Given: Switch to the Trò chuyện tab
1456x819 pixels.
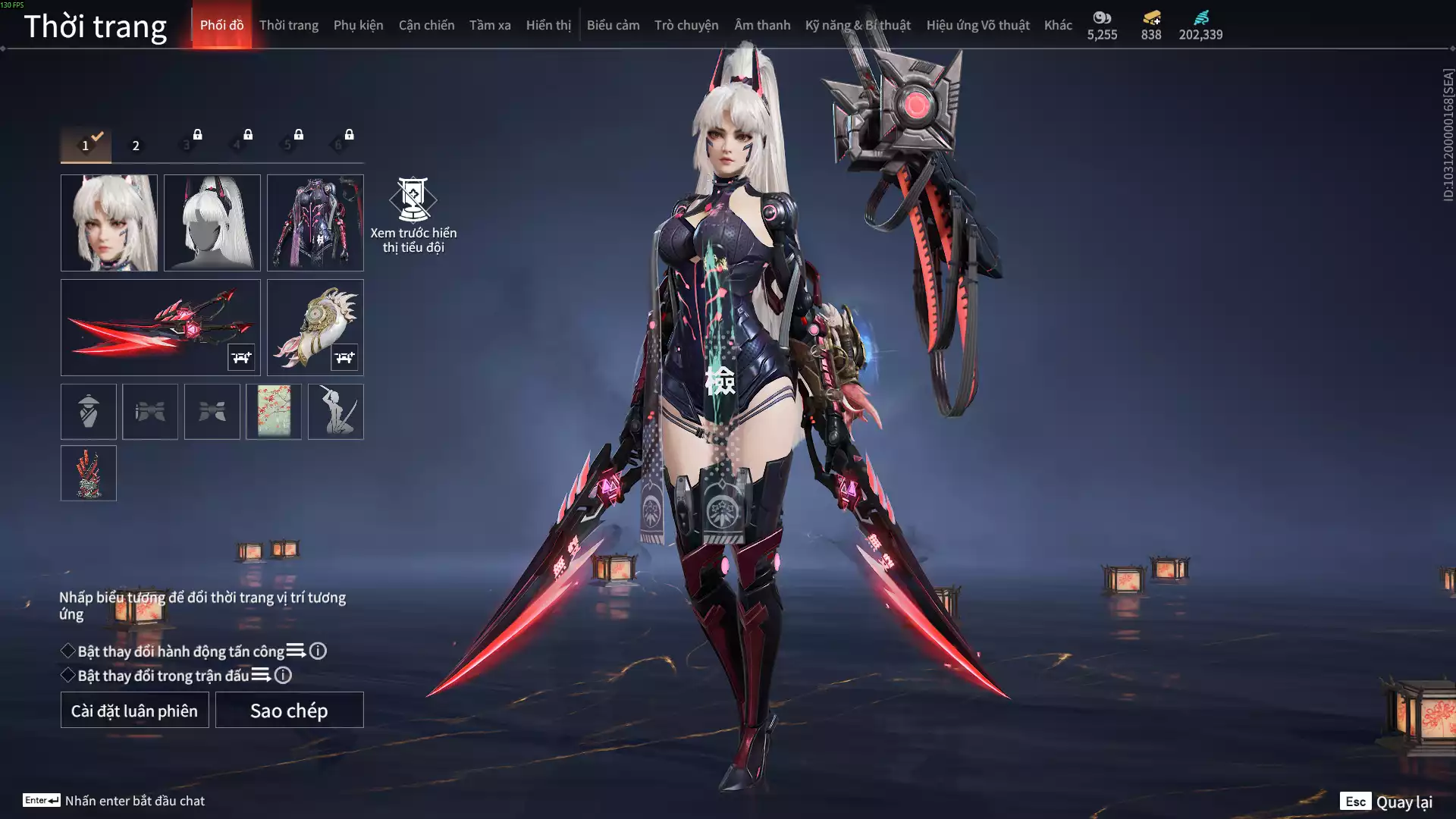Looking at the screenshot, I should click(x=686, y=25).
